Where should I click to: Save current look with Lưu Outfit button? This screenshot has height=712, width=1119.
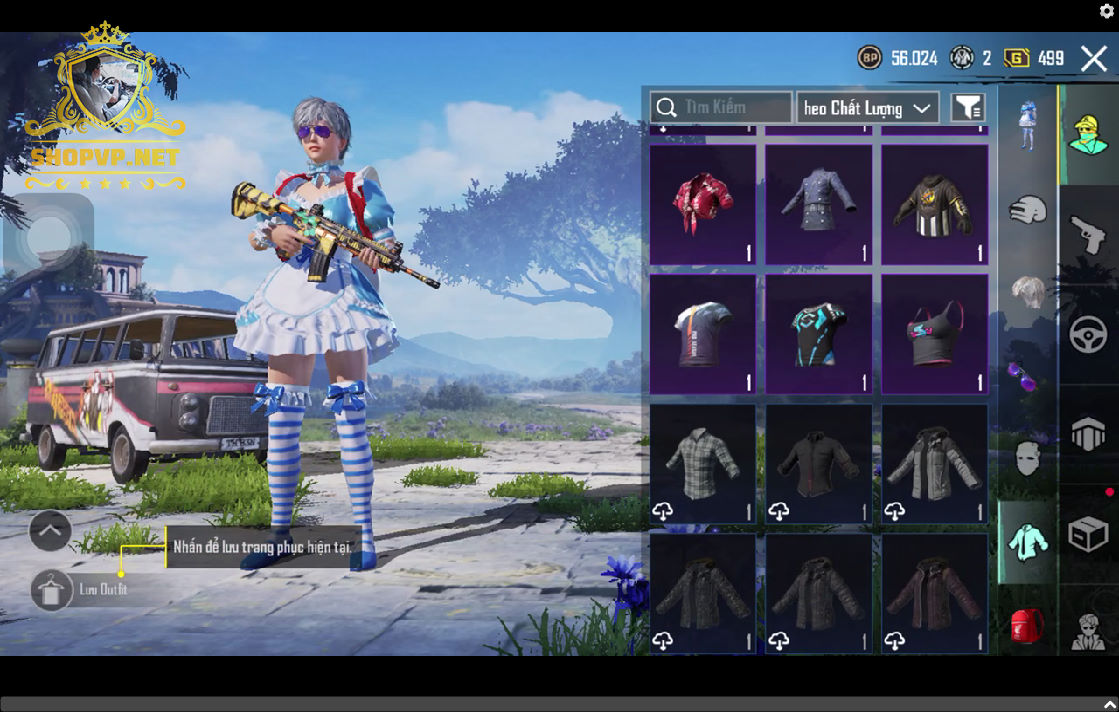[52, 590]
